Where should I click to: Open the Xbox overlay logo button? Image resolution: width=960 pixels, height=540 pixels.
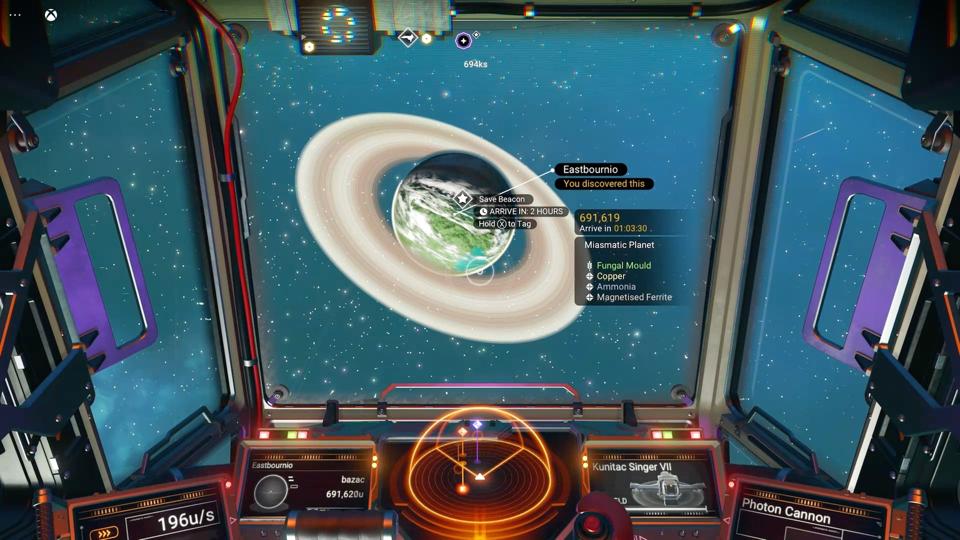(x=50, y=15)
